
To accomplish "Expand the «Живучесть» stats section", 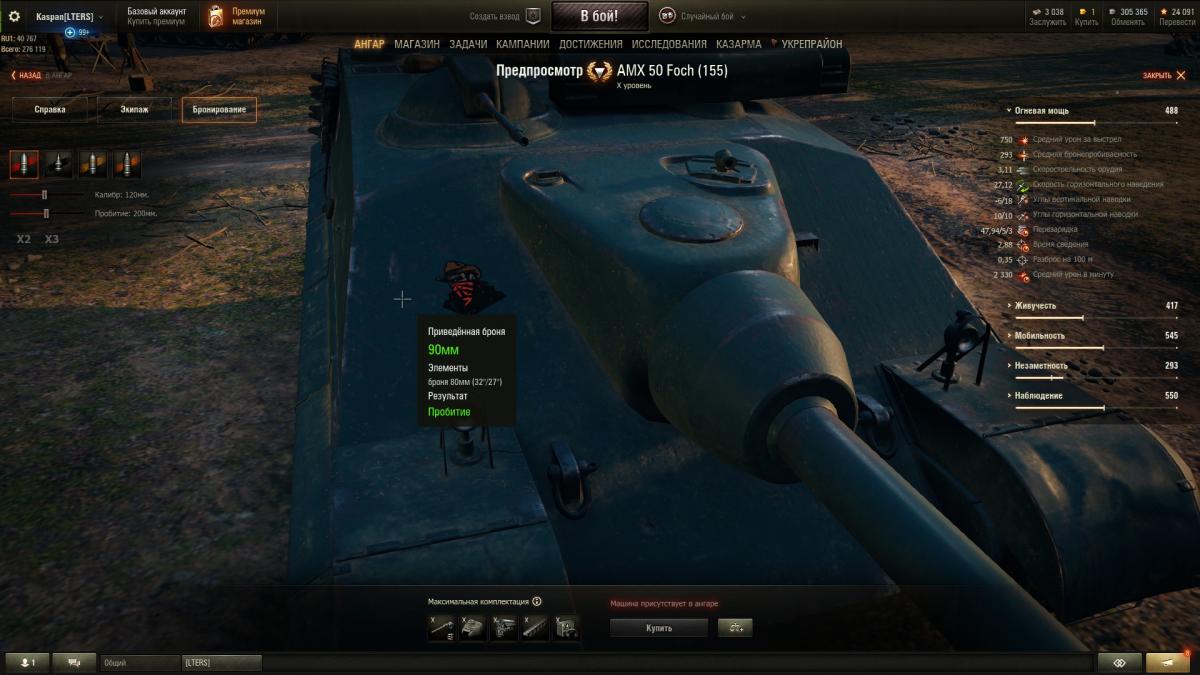I will (1035, 306).
